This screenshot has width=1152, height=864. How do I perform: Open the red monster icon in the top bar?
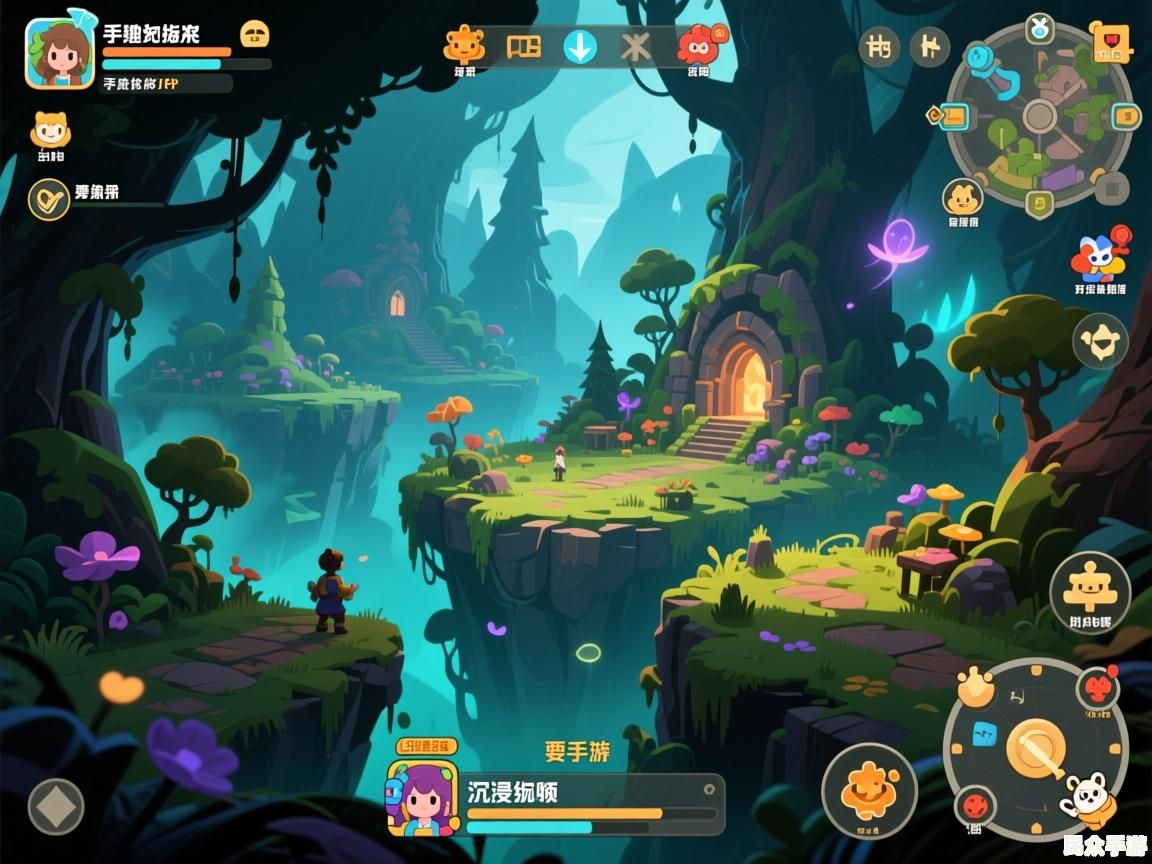pyautogui.click(x=699, y=46)
